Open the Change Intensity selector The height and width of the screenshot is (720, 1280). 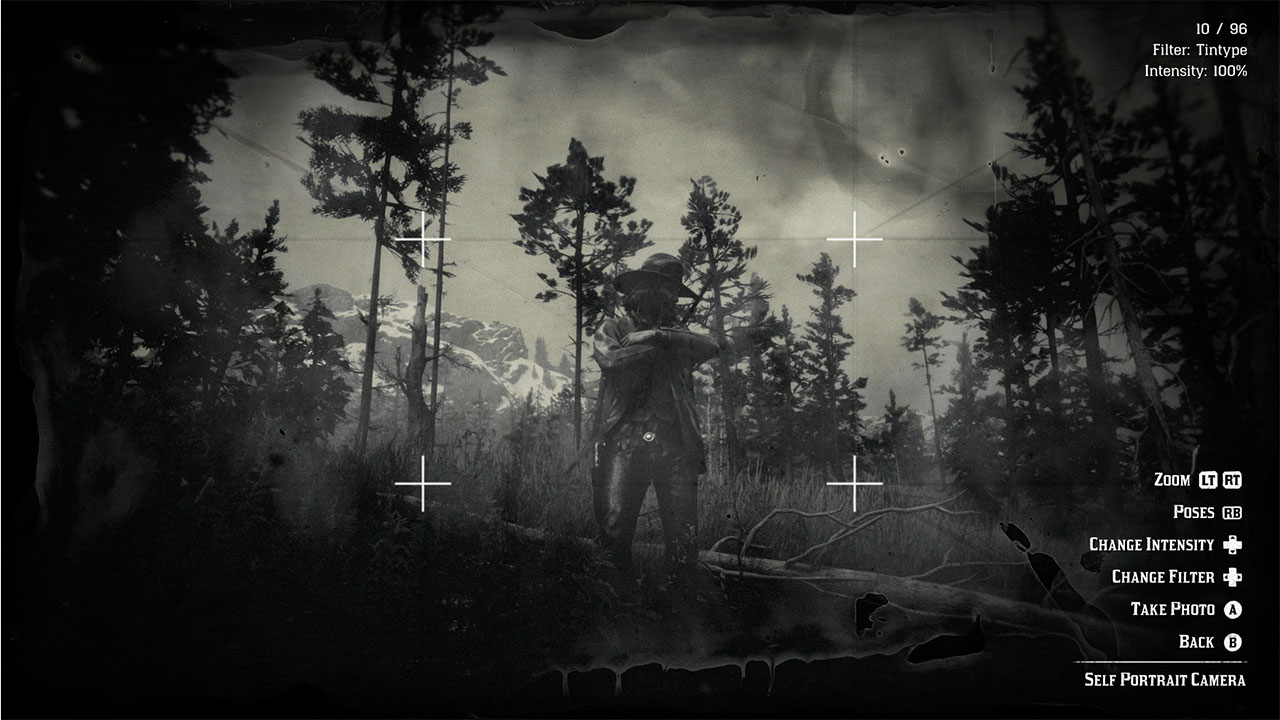click(1150, 544)
